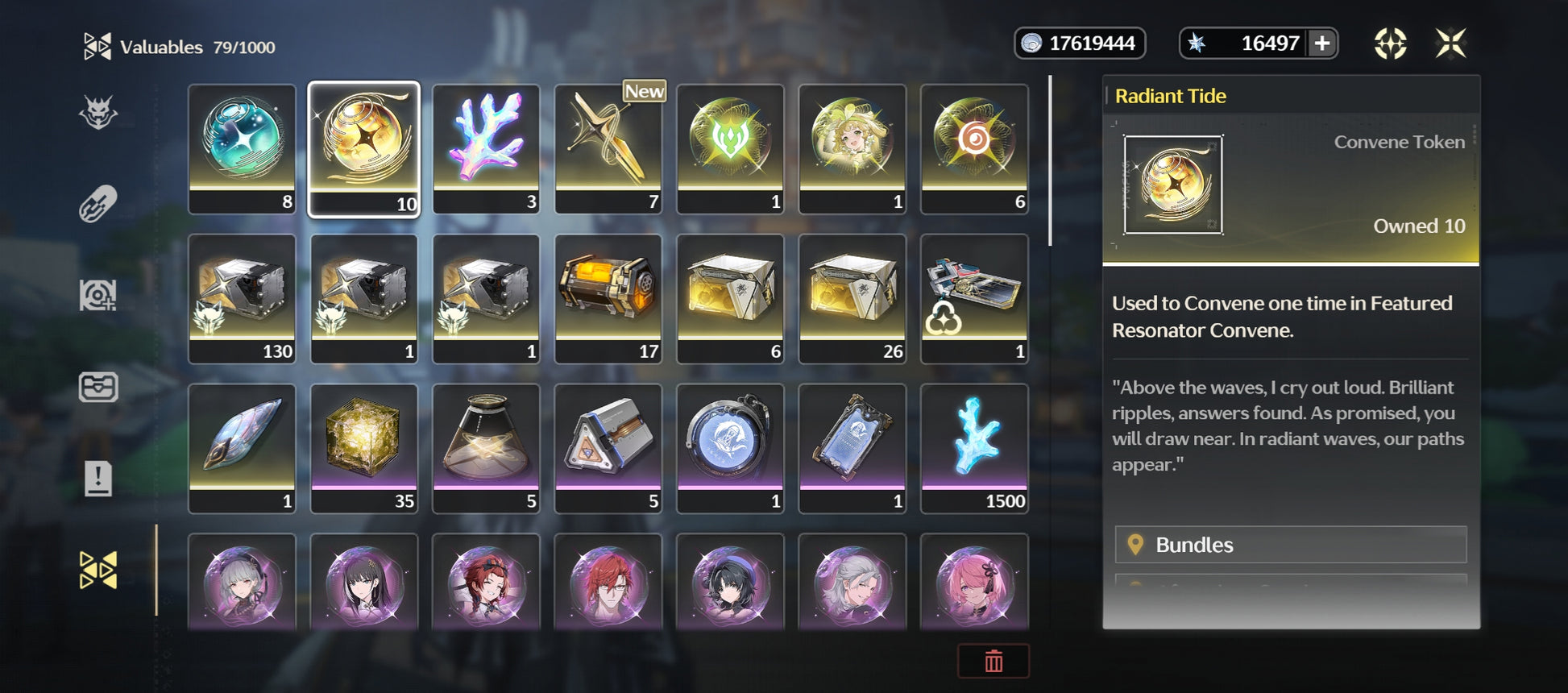Select the teal Lustrous Tide orb slot
The height and width of the screenshot is (693, 1568).
(x=242, y=148)
